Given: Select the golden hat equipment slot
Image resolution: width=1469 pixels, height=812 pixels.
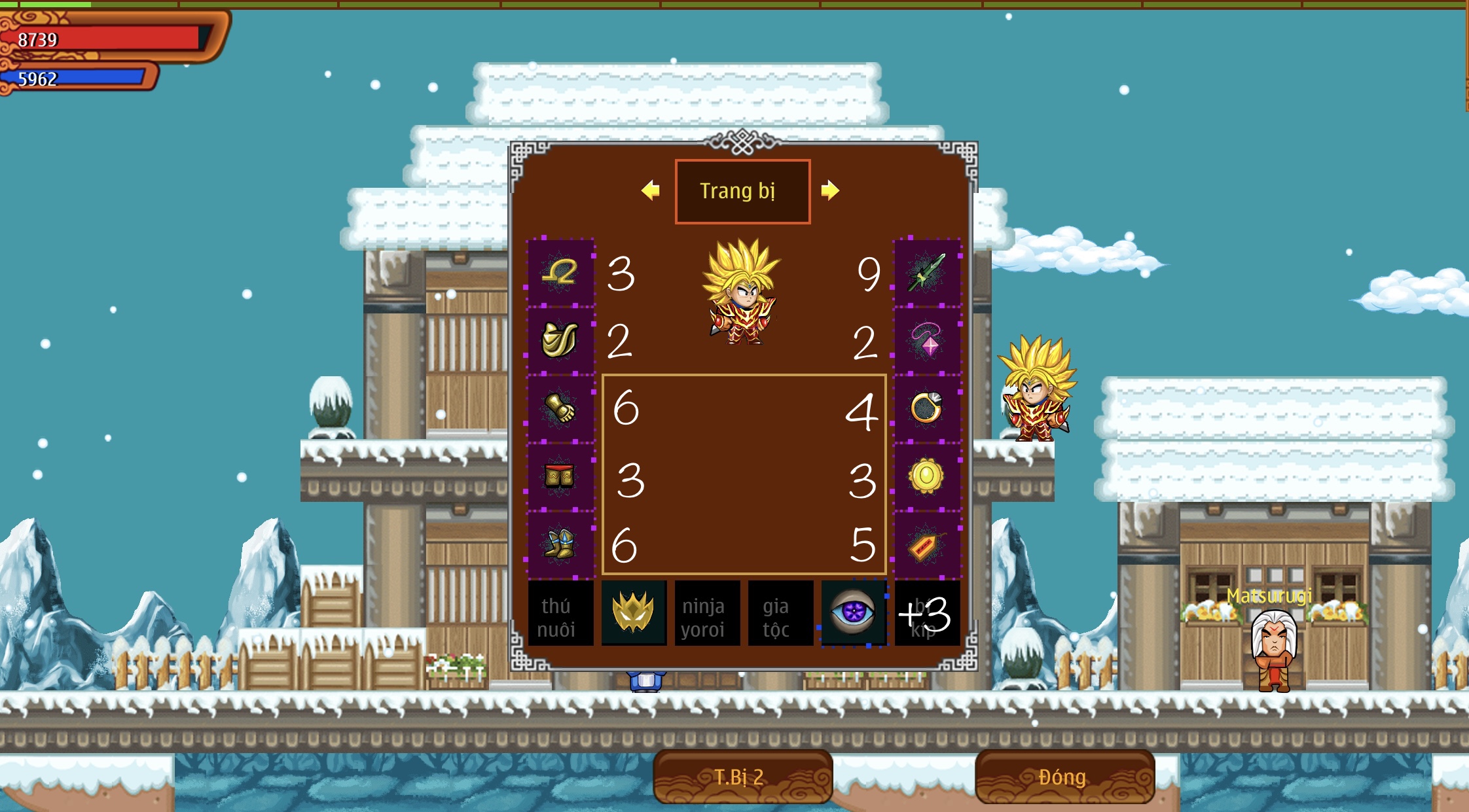Looking at the screenshot, I should (x=560, y=273).
